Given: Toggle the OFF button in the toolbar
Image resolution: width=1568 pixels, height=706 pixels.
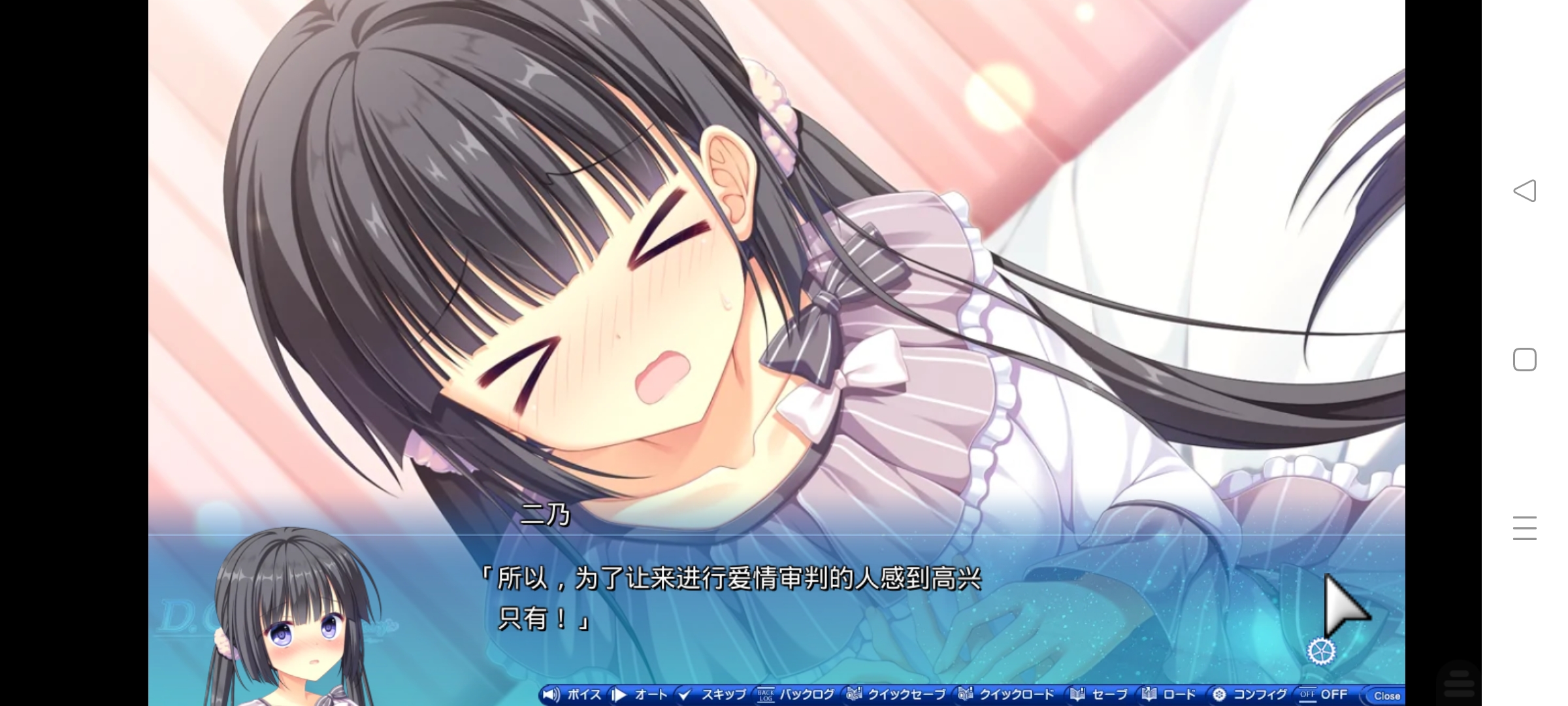Looking at the screenshot, I should (1324, 694).
